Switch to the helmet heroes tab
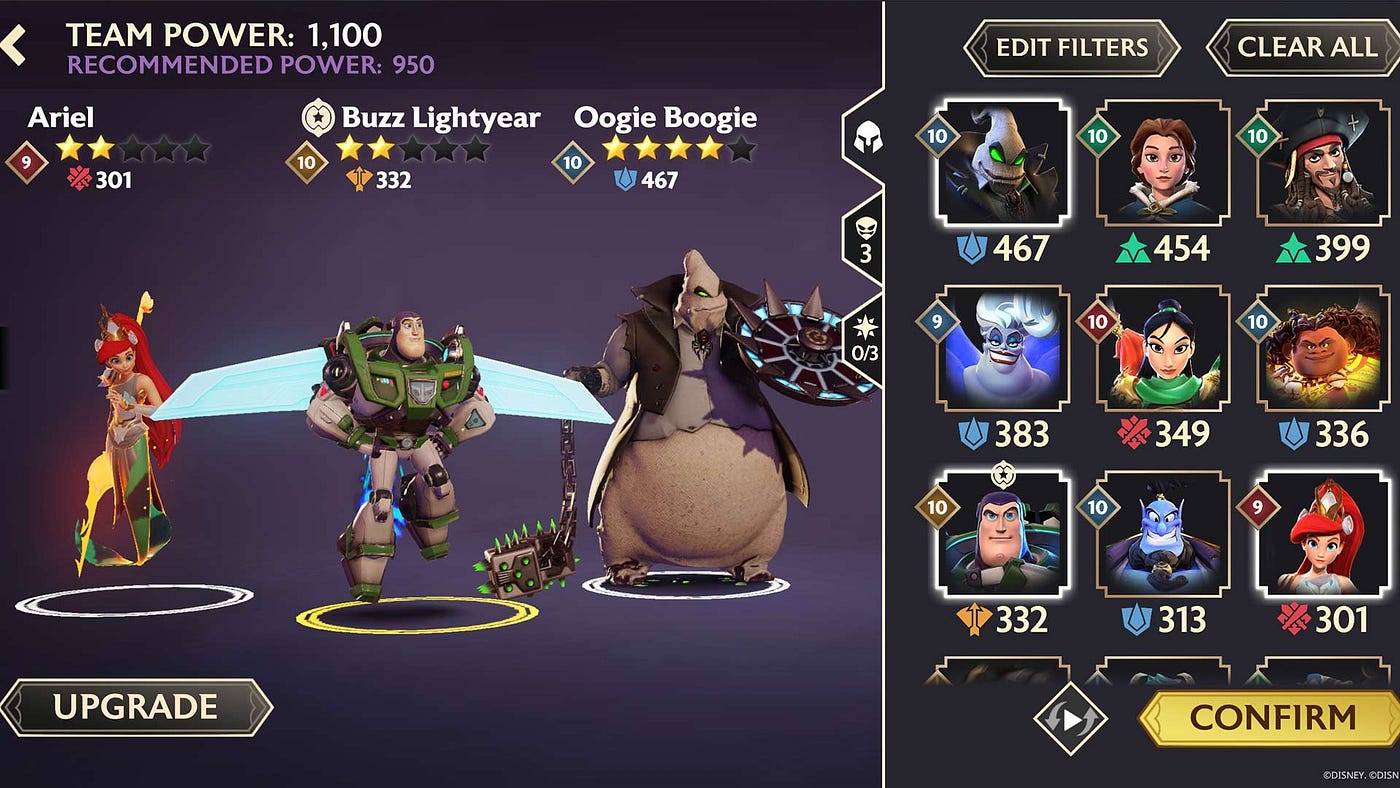1400x788 pixels. tap(864, 139)
